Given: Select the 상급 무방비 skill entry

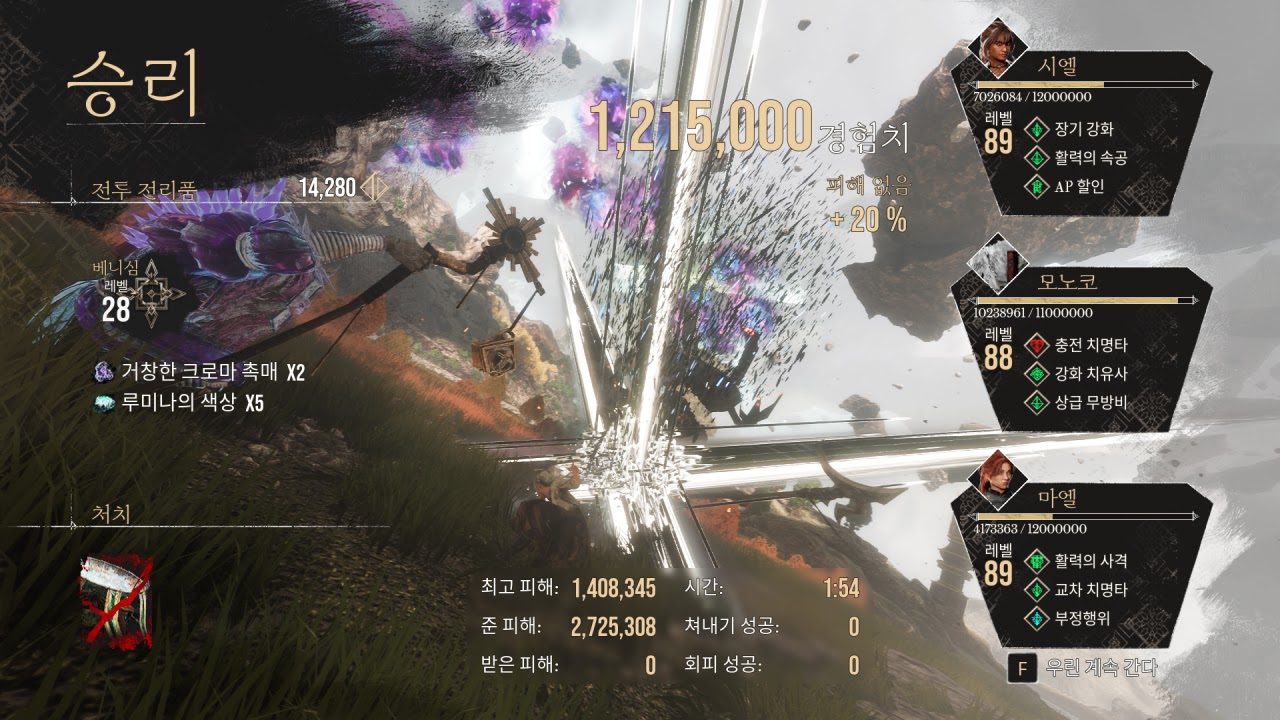Looking at the screenshot, I should tap(1090, 403).
